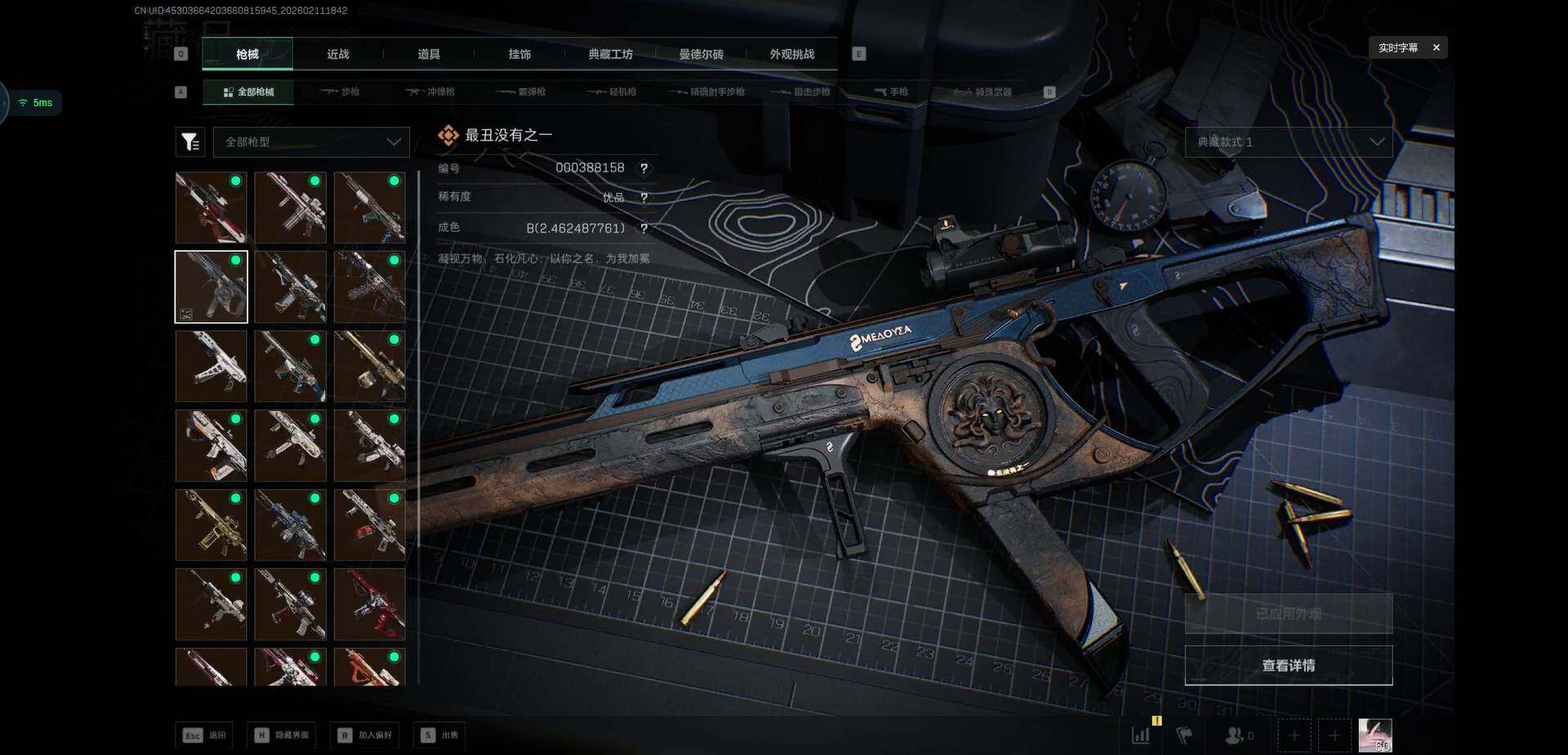This screenshot has height=755, width=1568.
Task: Filter weapons by 冲锋枪 category
Action: coord(431,92)
